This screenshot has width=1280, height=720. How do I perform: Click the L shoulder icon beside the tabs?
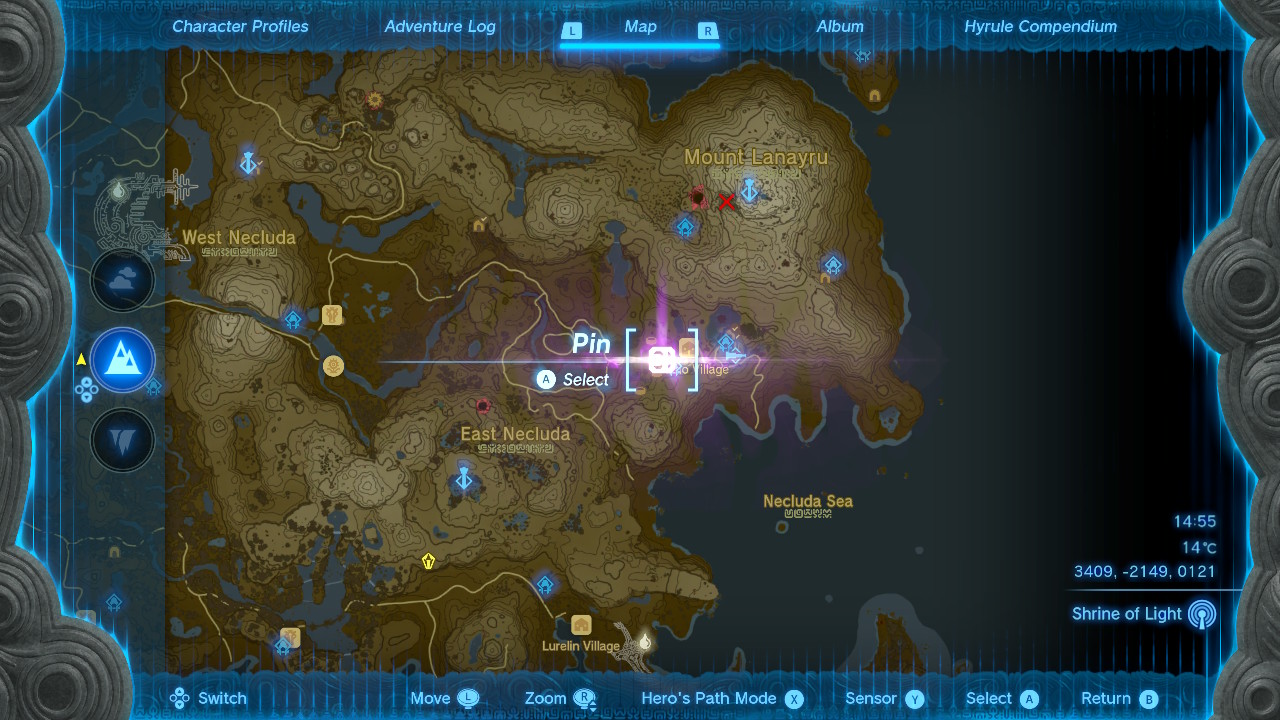tap(571, 31)
